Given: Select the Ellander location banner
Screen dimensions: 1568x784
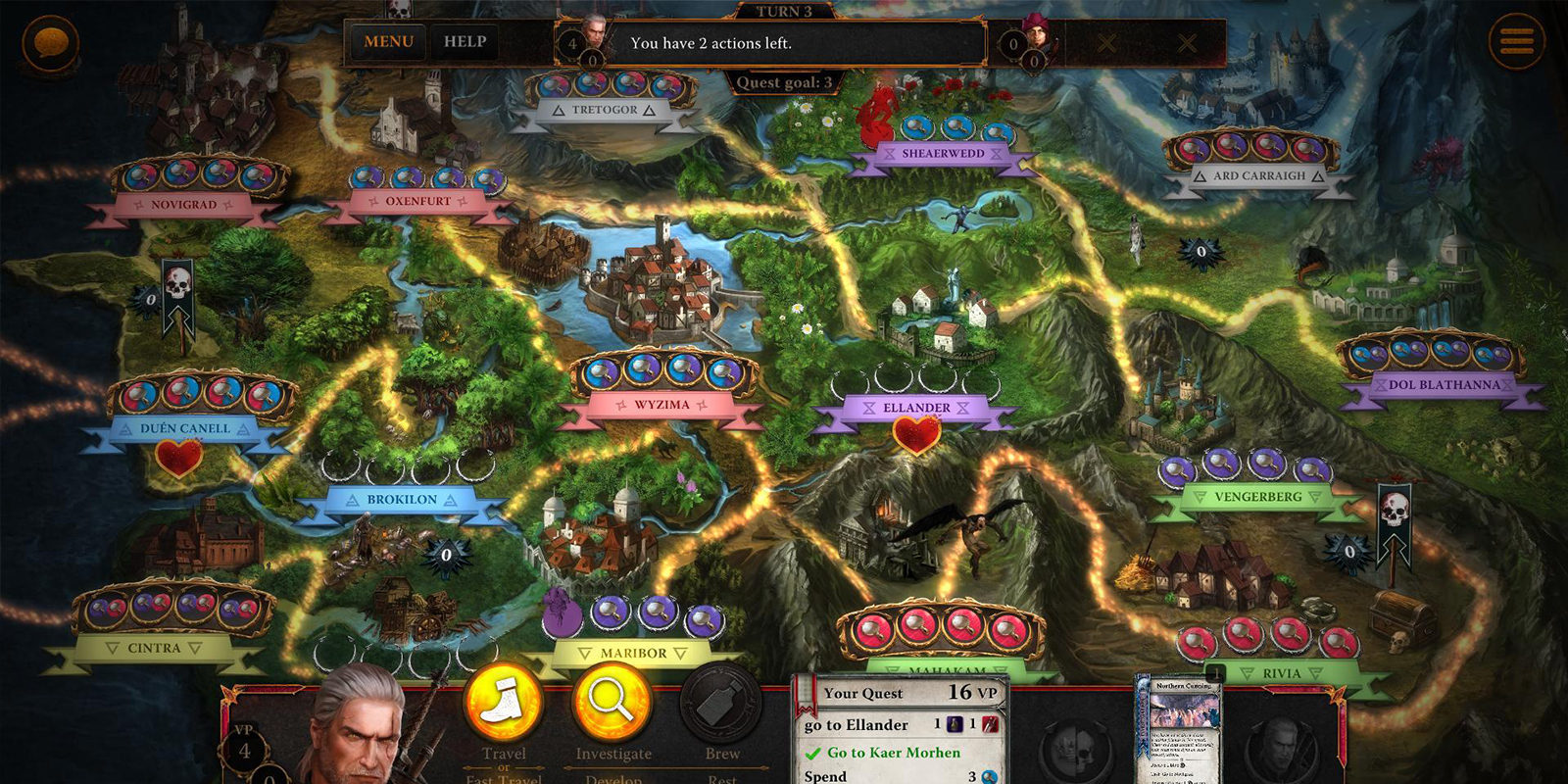Looking at the screenshot, I should [x=916, y=408].
